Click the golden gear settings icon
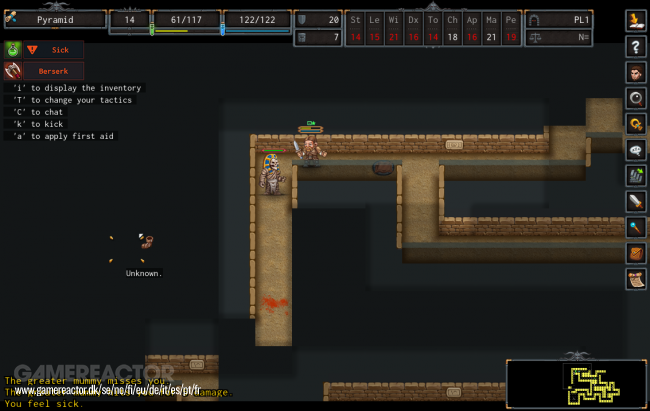Viewport: 650px width, 411px height. pos(636,124)
